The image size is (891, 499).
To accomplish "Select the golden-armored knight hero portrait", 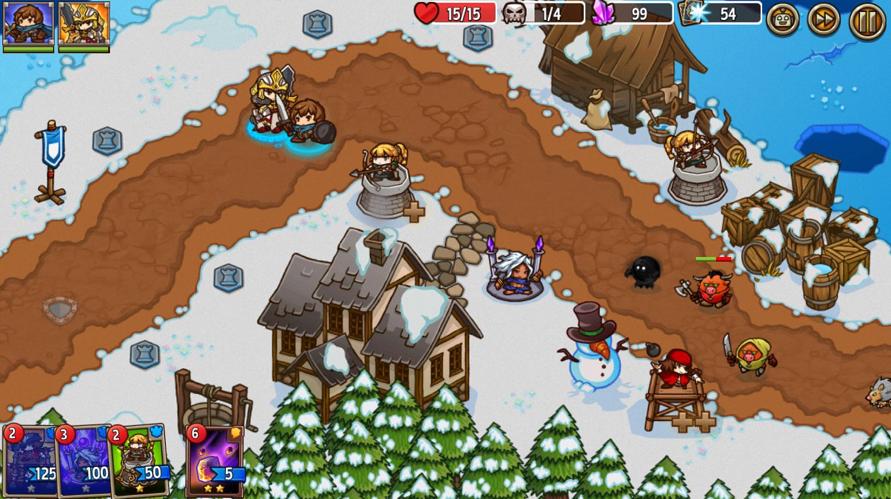I will click(83, 22).
